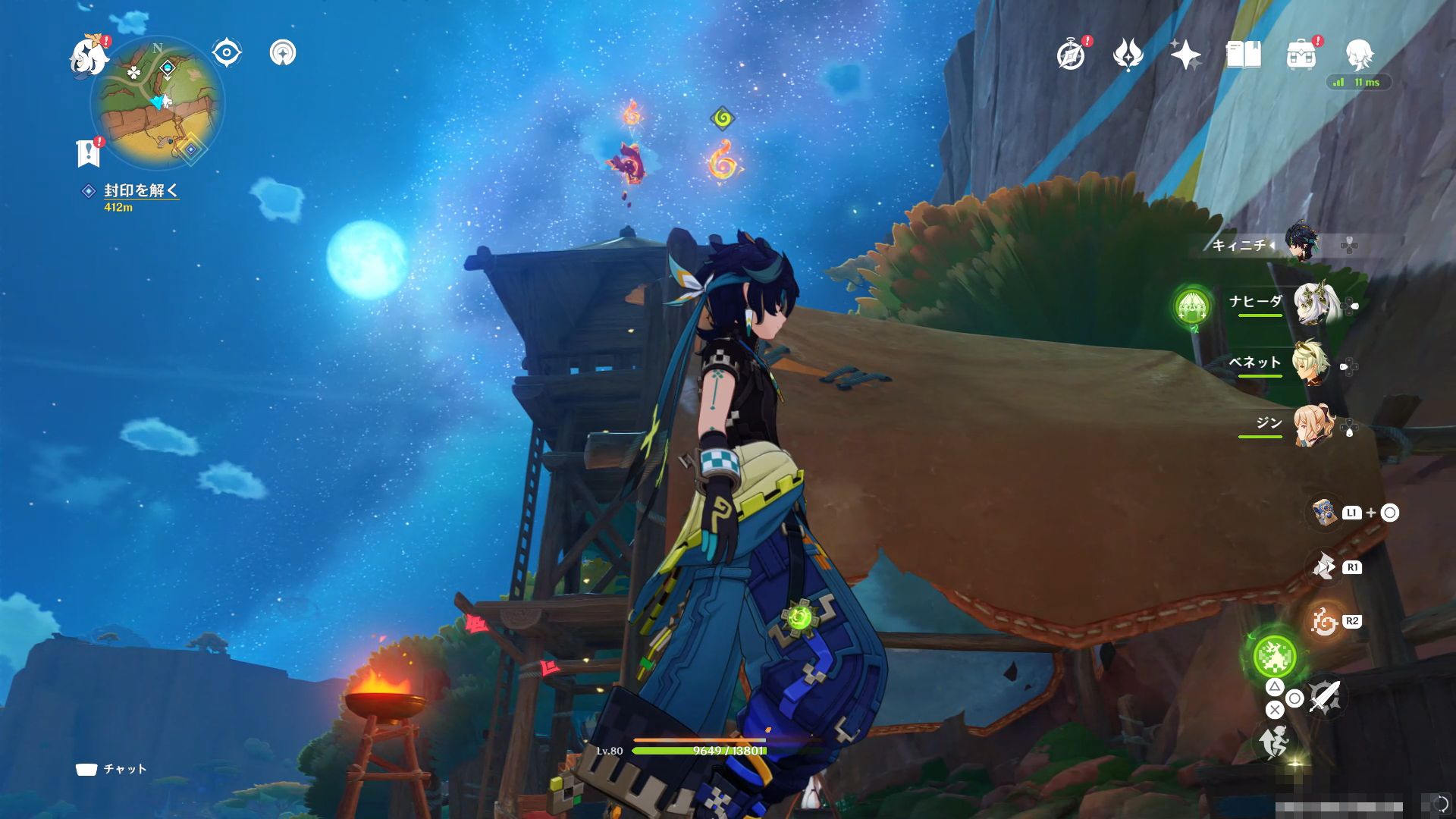Use the elemental skill icon
1456x819 pixels.
click(x=1324, y=622)
